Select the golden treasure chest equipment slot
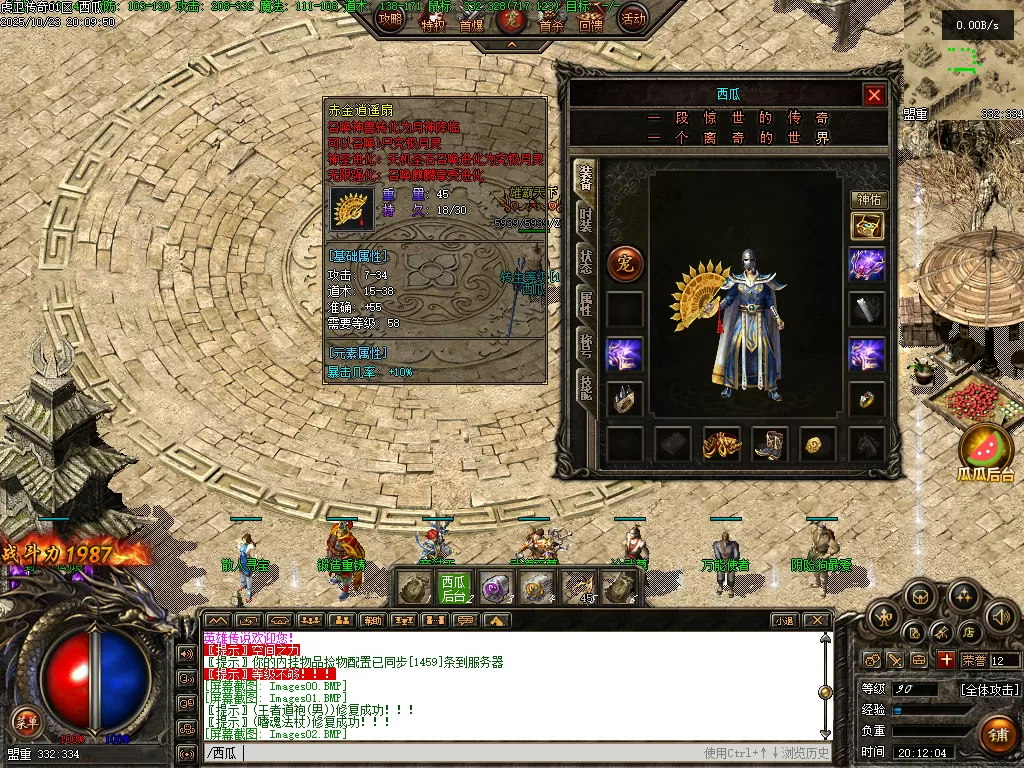 point(867,226)
